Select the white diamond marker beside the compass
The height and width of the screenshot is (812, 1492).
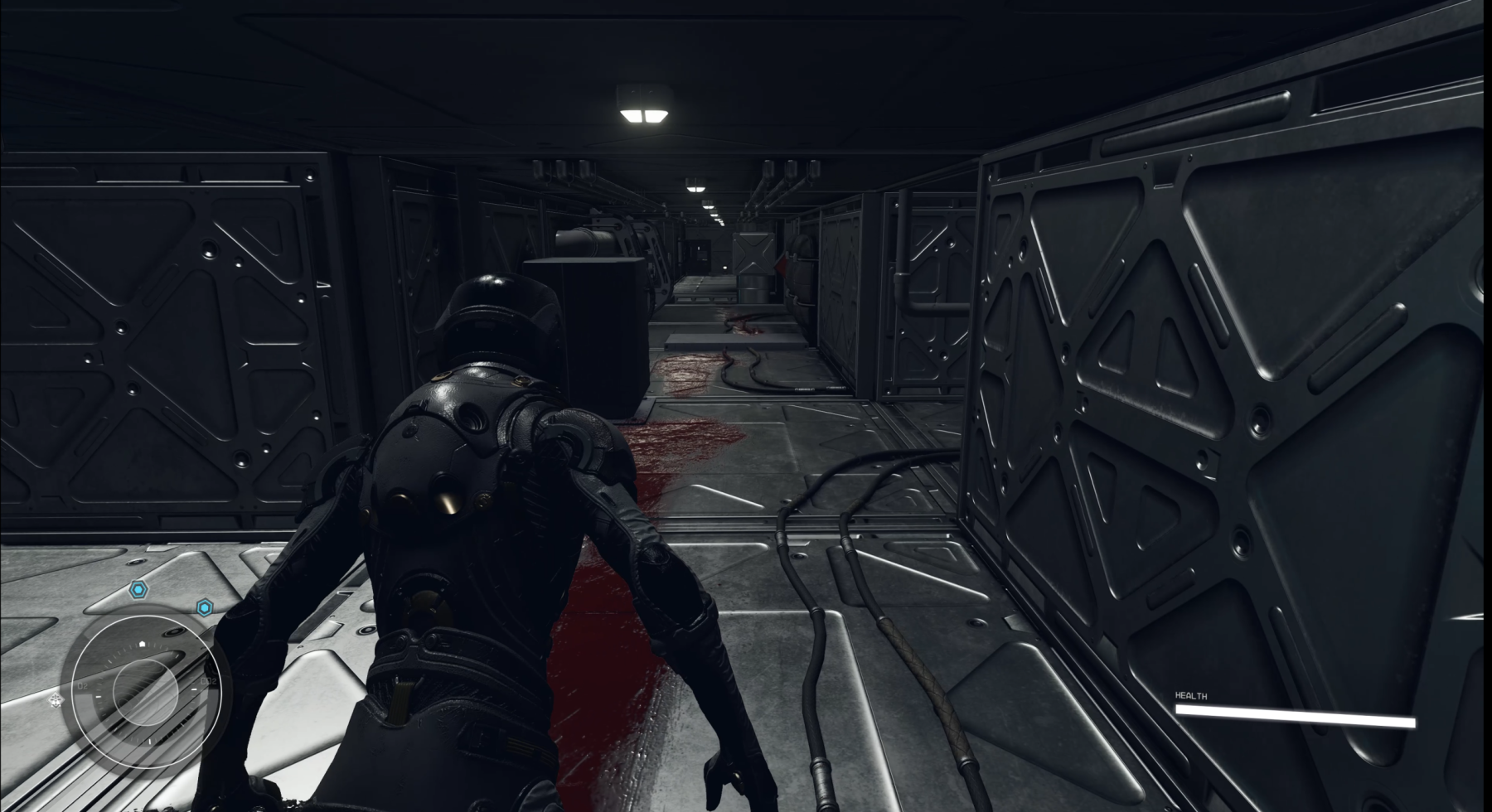click(56, 701)
